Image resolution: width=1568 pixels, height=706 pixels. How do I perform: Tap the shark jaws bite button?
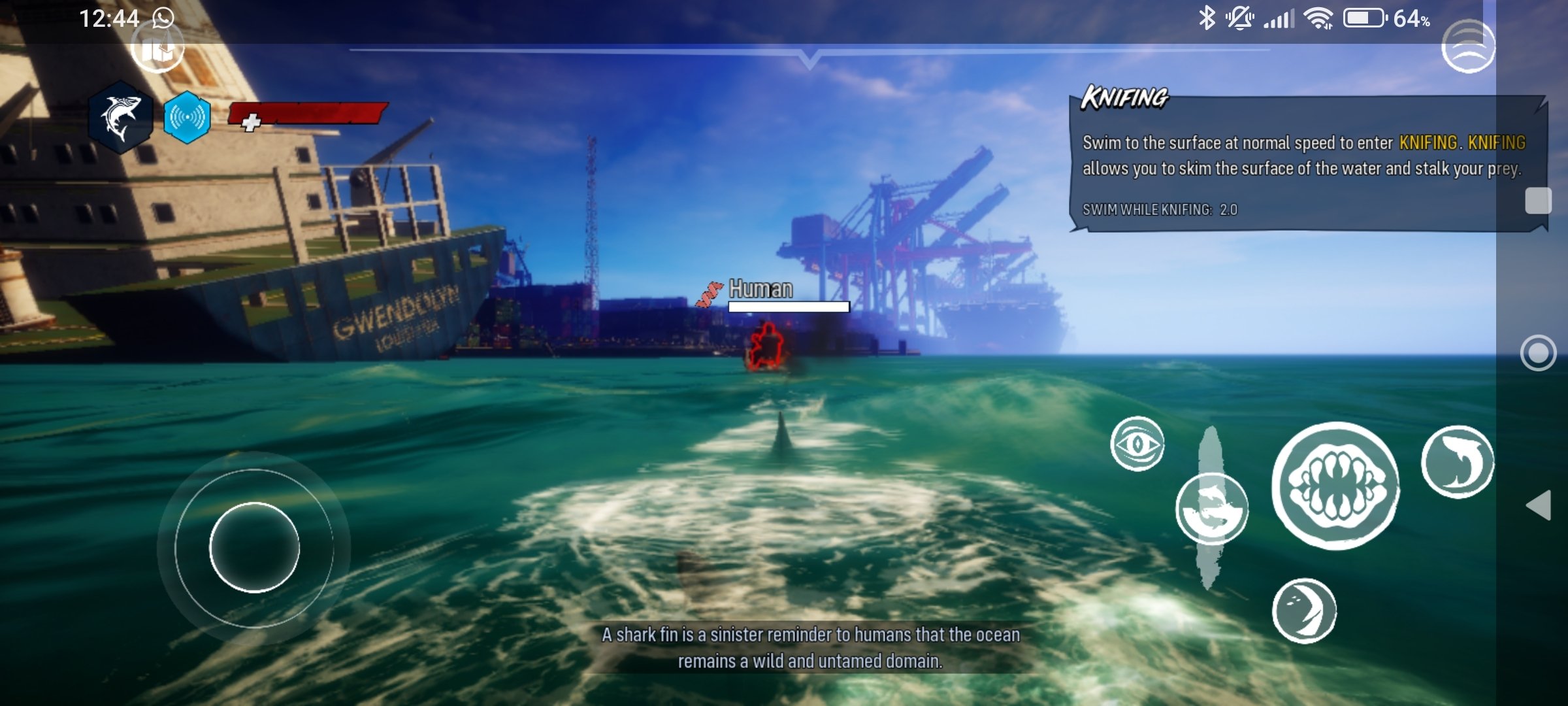(x=1335, y=486)
